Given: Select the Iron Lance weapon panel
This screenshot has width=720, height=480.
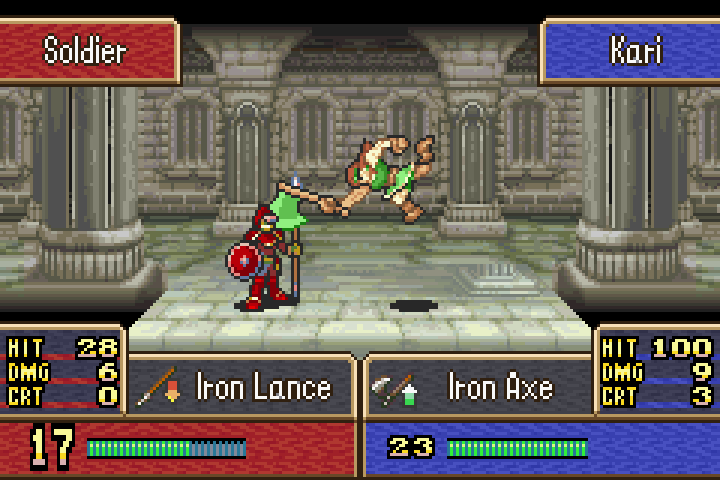Looking at the screenshot, I should coord(241,386).
